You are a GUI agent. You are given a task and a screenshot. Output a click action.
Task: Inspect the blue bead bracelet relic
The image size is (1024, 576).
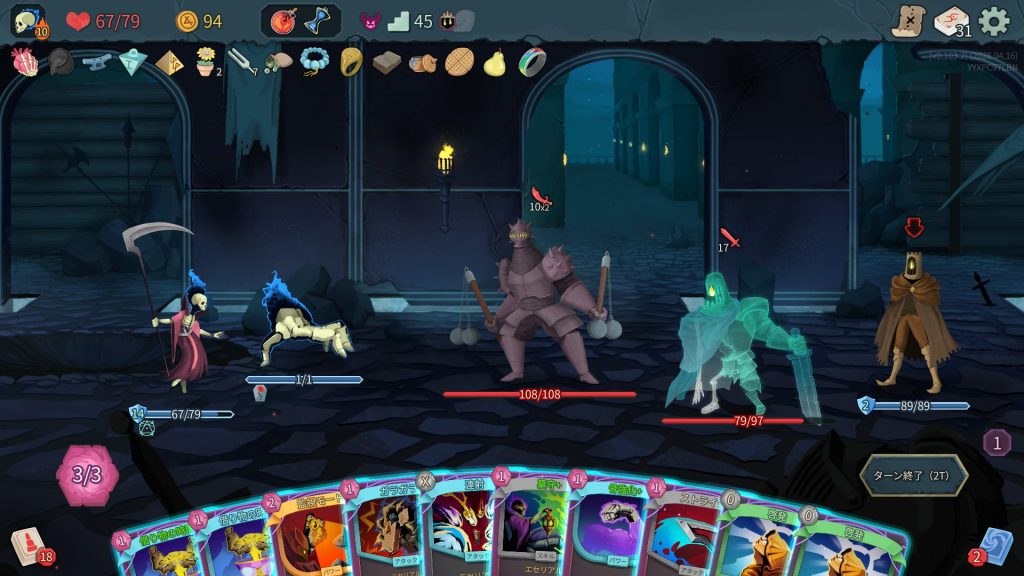315,62
